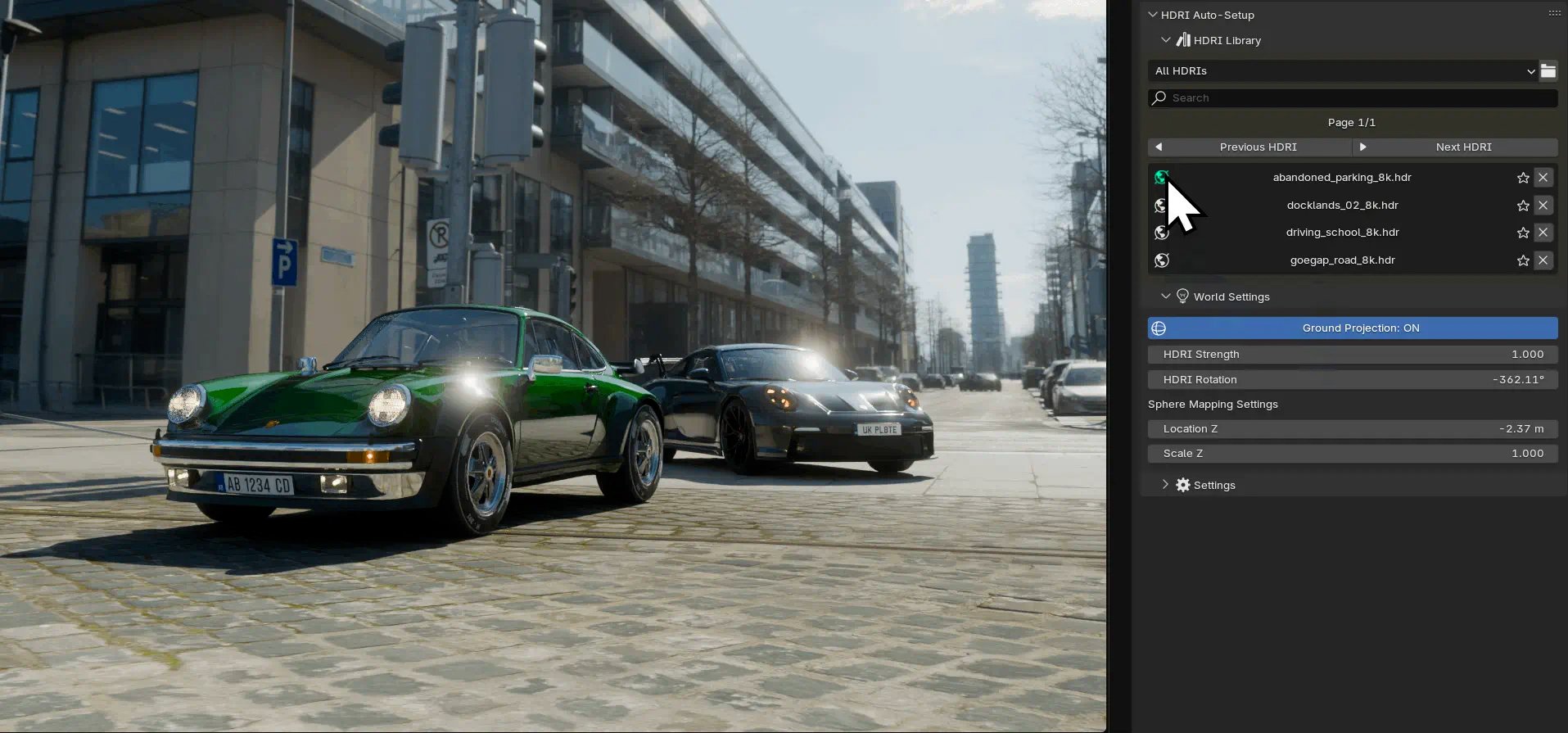Image resolution: width=1568 pixels, height=733 pixels.
Task: Click the Location Z field
Action: (x=1353, y=429)
